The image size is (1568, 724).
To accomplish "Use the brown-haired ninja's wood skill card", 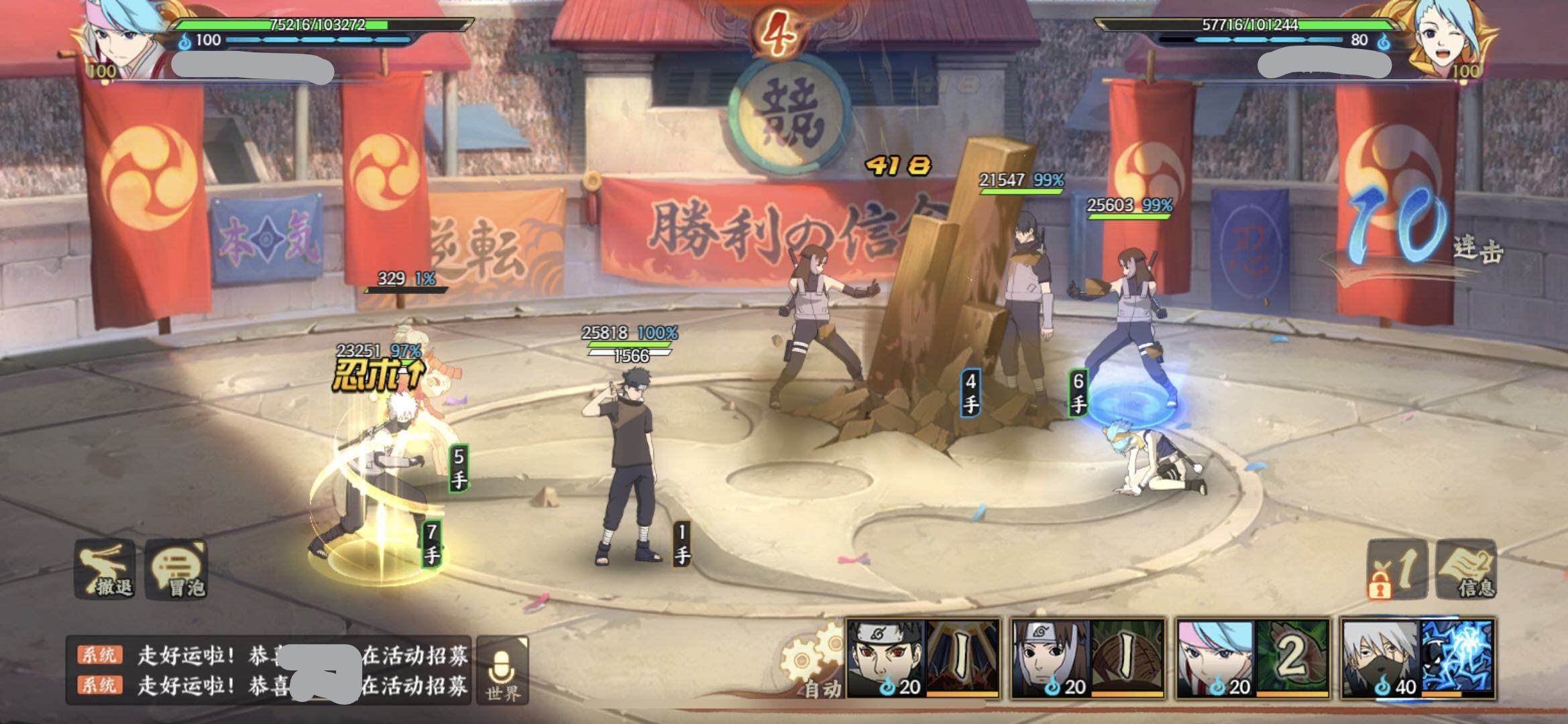I will pos(1088,658).
